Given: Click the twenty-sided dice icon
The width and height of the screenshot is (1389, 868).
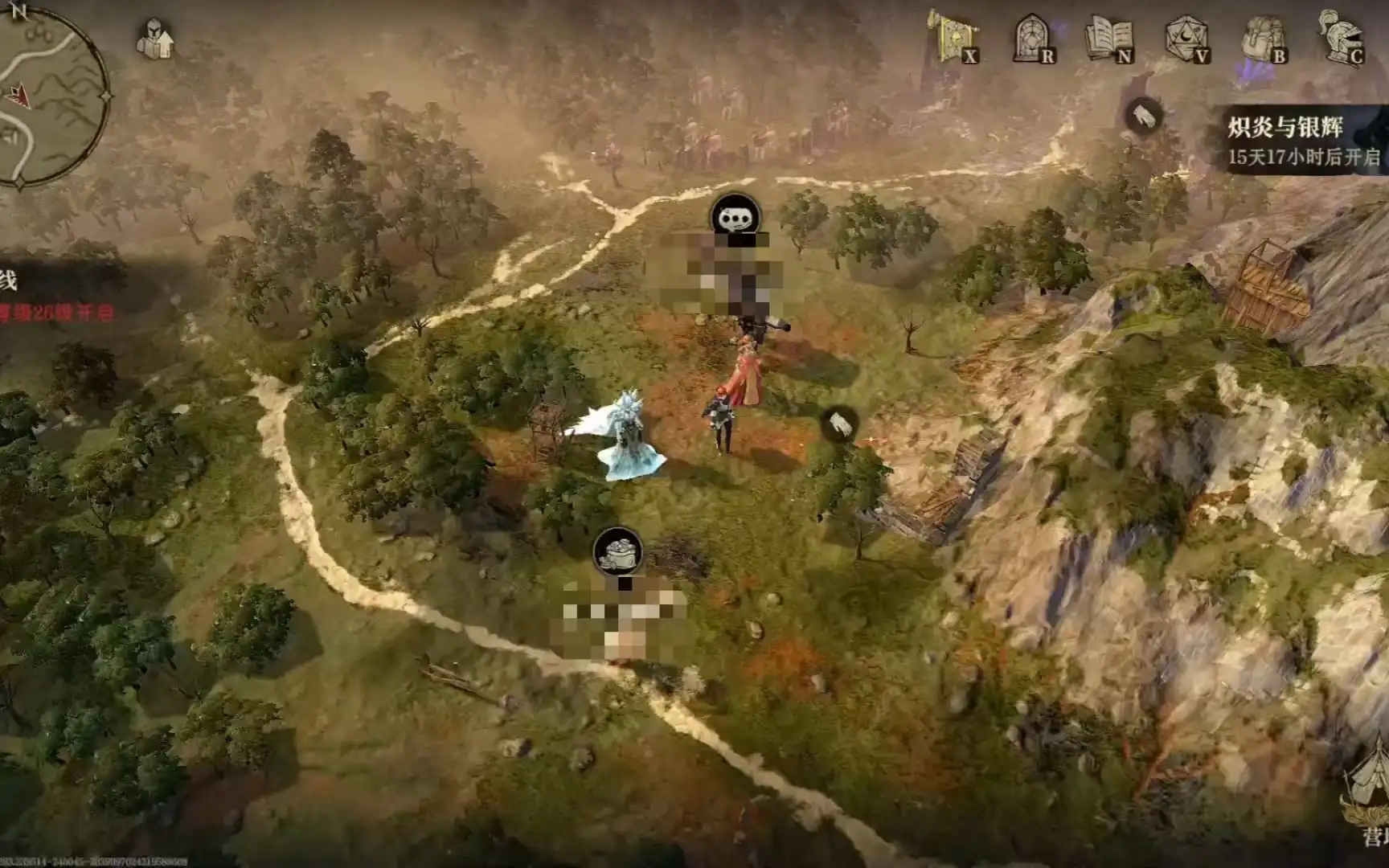Looking at the screenshot, I should [1186, 38].
